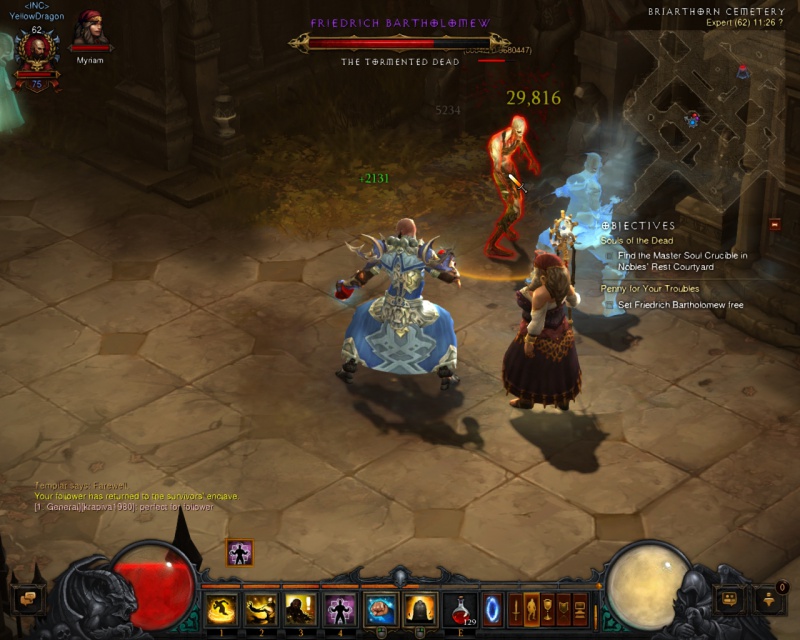Open the chat bubble button
The image size is (800, 640).
pos(28,599)
